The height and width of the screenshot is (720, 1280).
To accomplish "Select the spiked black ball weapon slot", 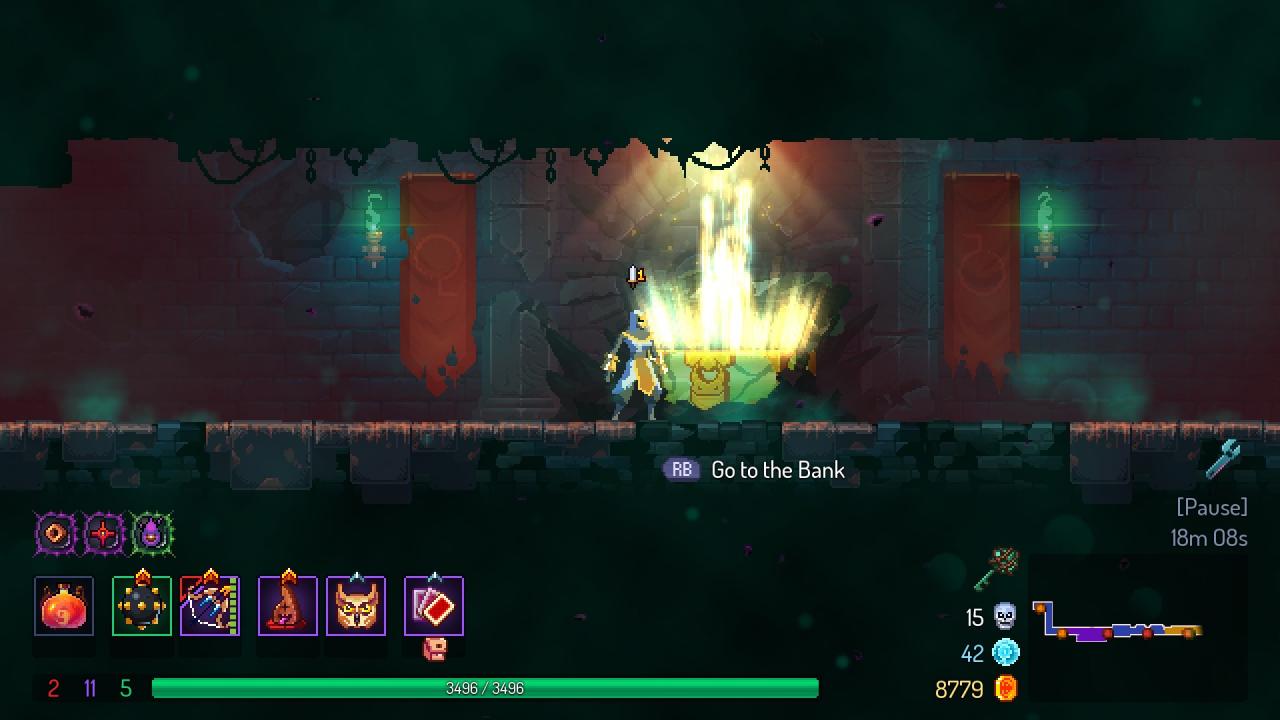I will coord(142,606).
